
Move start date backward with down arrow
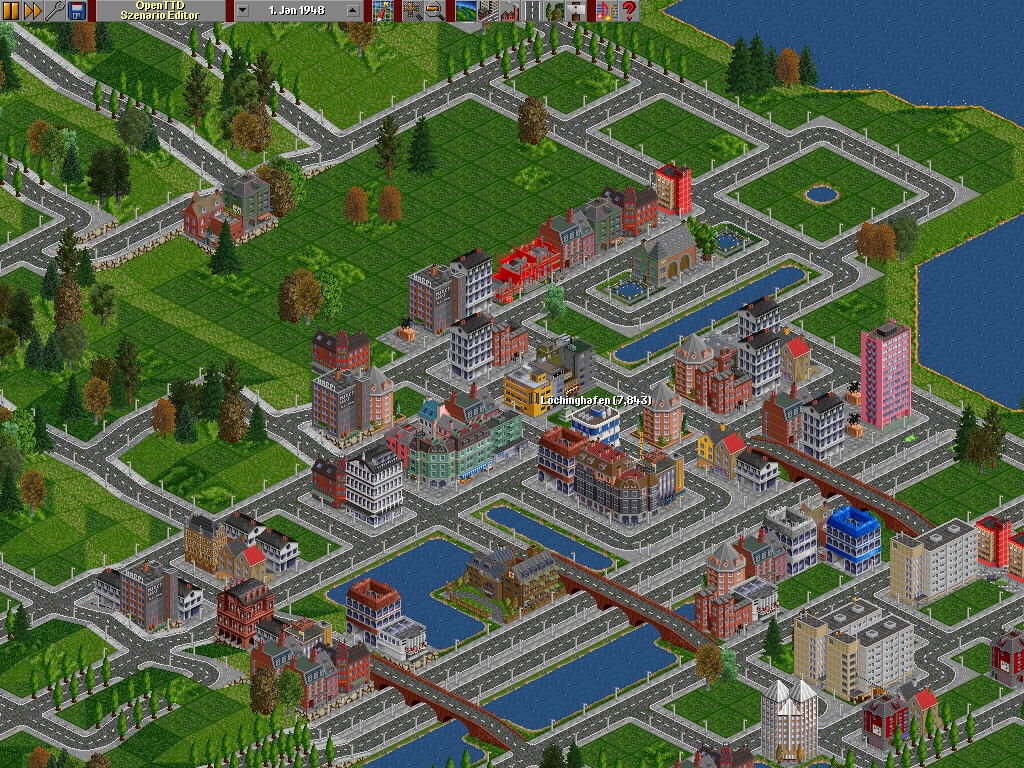click(x=243, y=11)
